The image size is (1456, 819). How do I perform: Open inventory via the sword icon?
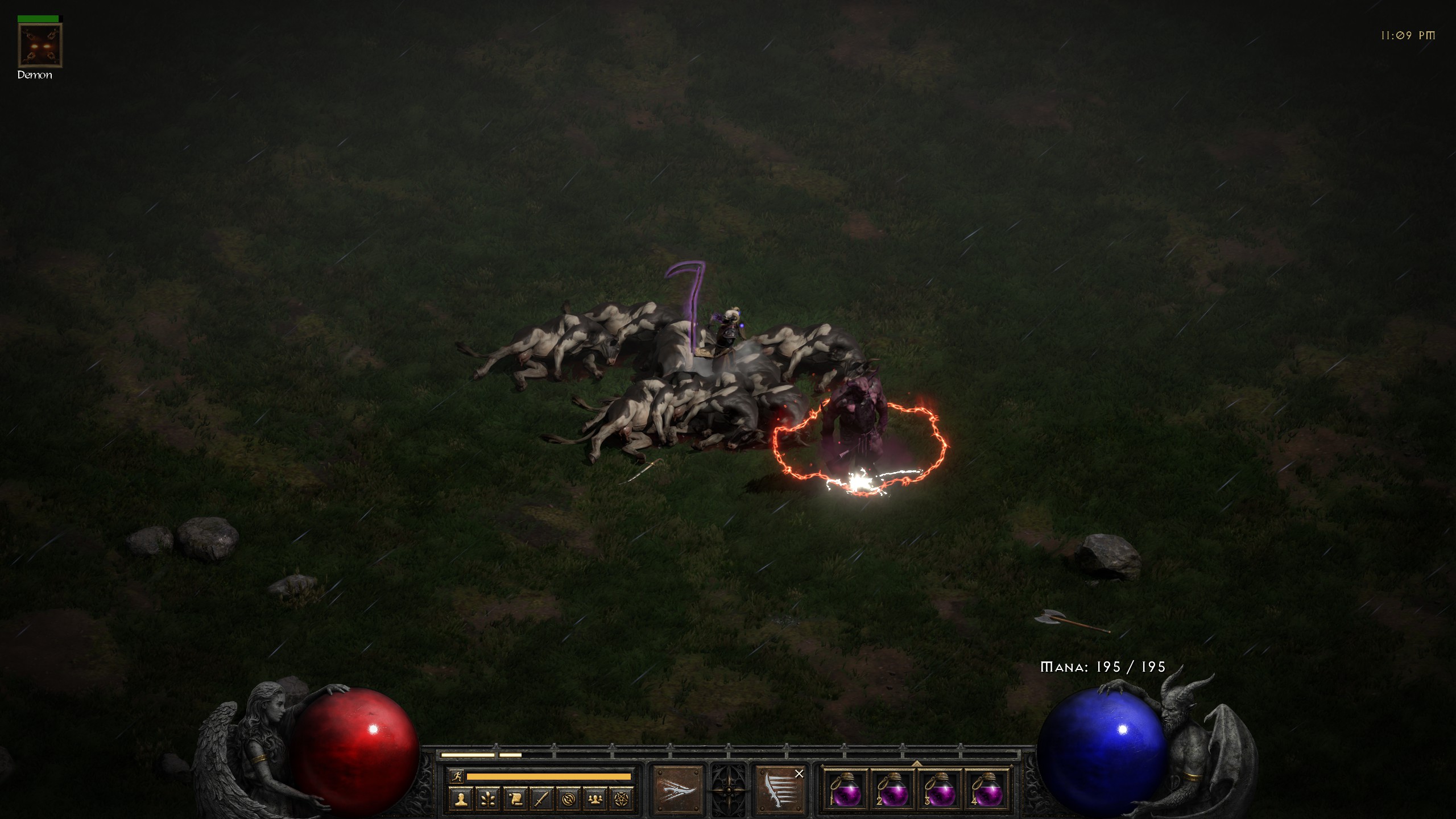pyautogui.click(x=541, y=799)
